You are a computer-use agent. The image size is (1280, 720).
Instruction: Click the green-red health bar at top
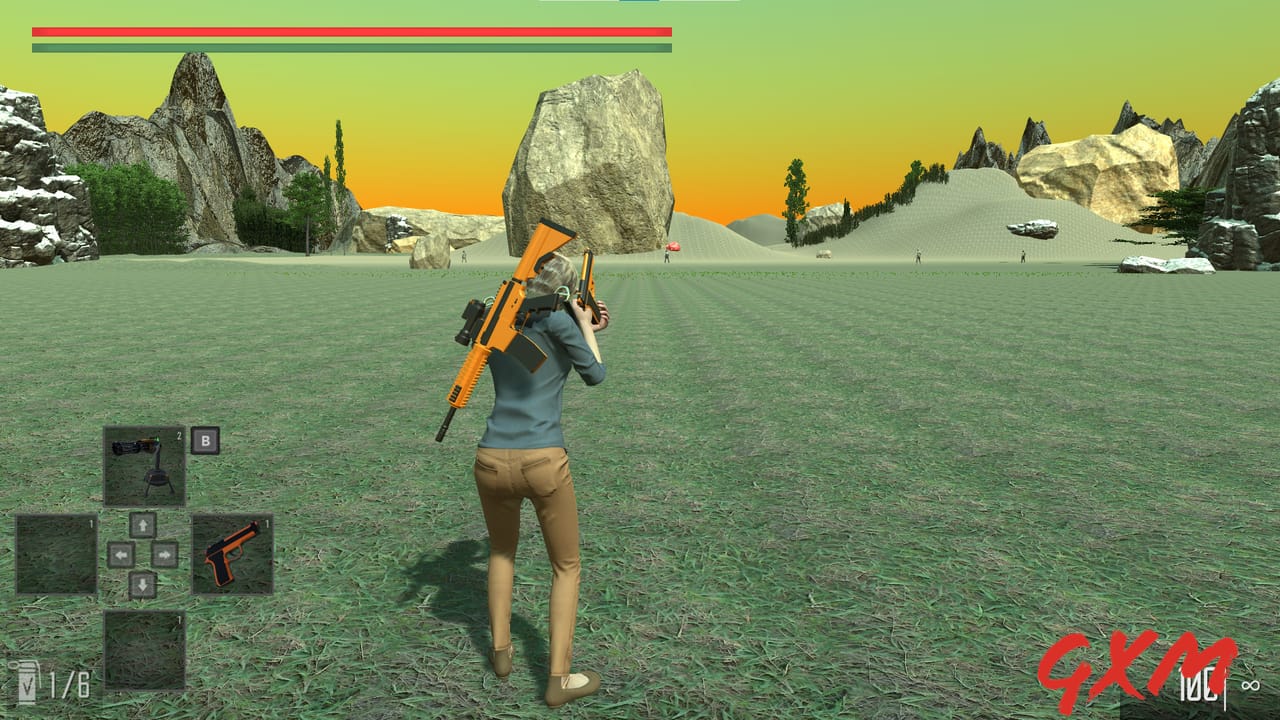pos(350,38)
